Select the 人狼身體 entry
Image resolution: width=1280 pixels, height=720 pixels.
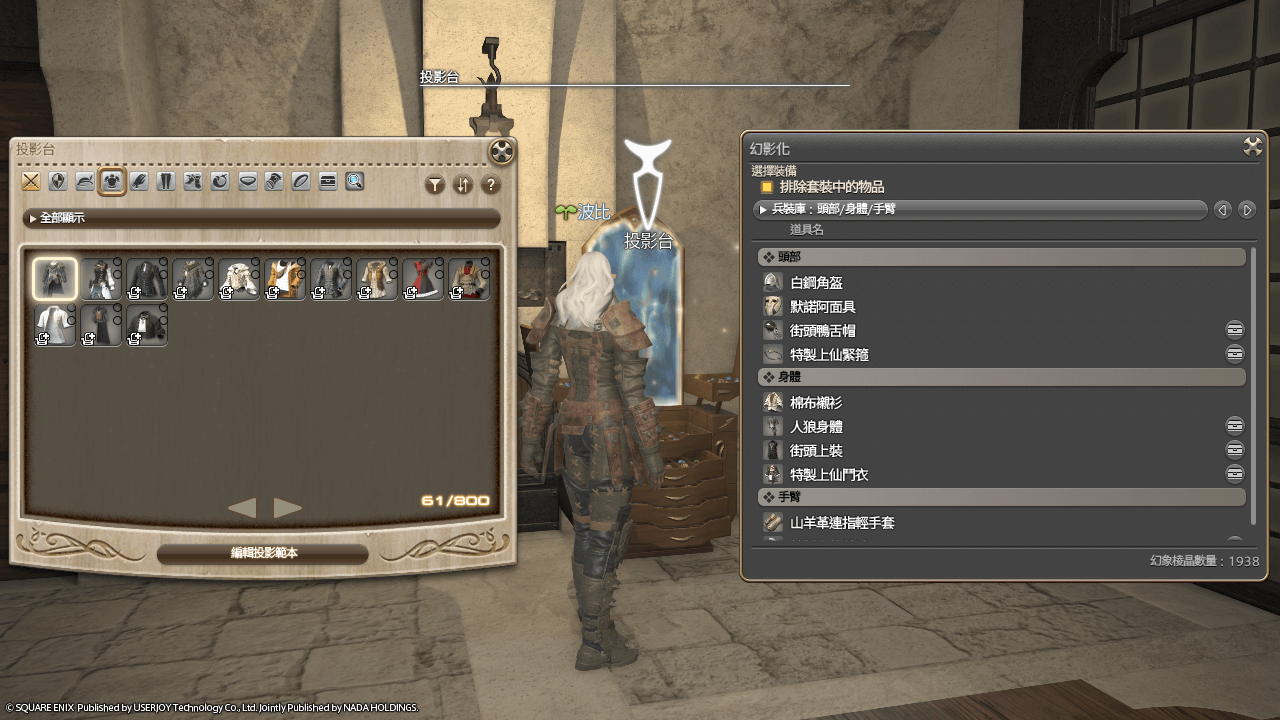click(x=816, y=427)
